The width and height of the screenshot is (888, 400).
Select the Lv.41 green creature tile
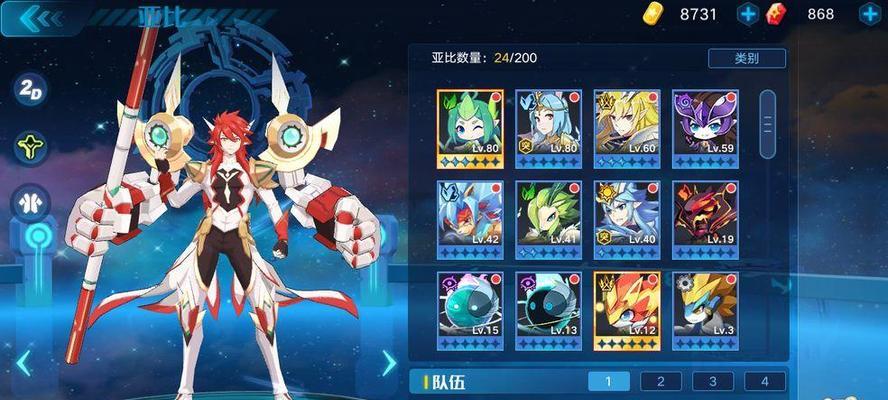(x=548, y=219)
